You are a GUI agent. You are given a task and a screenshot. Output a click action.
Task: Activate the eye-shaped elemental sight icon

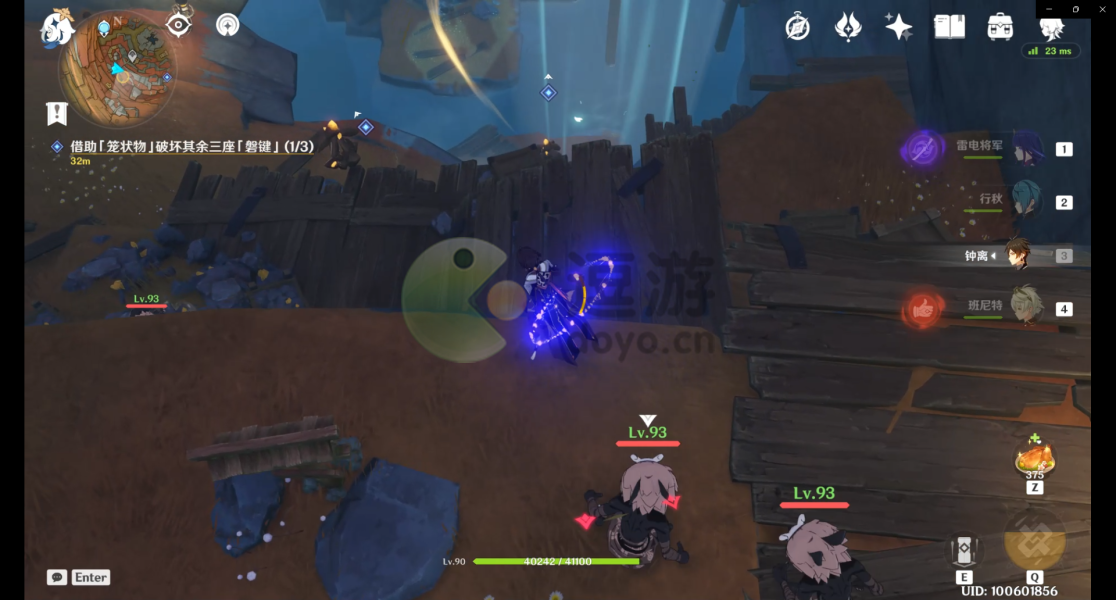click(x=179, y=24)
